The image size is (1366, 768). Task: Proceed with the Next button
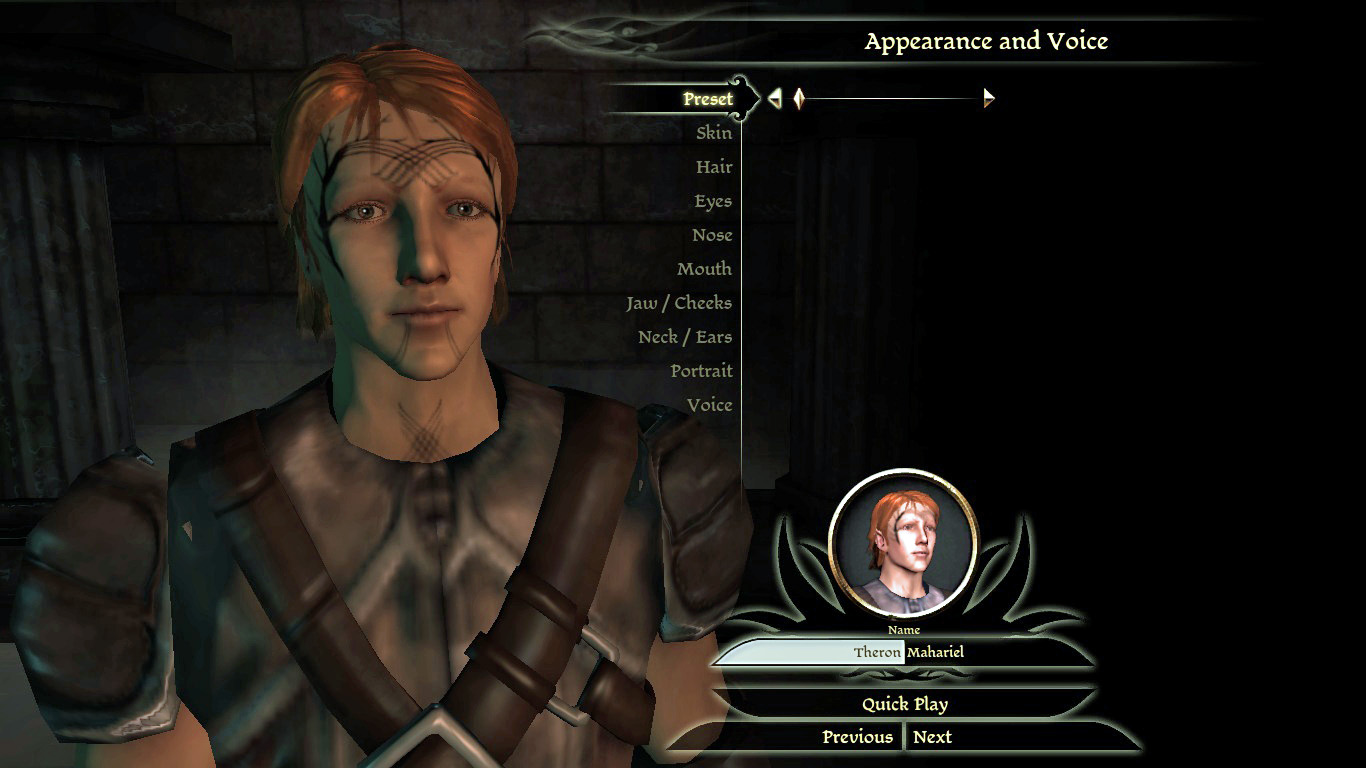(932, 737)
